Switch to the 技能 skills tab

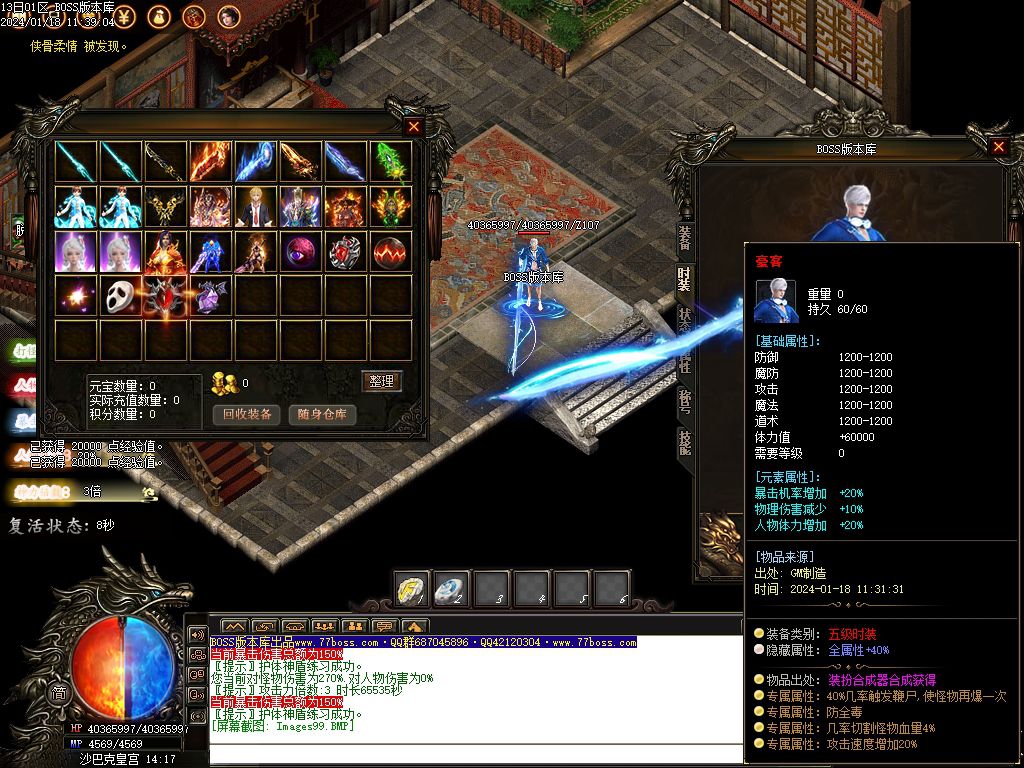(685, 442)
